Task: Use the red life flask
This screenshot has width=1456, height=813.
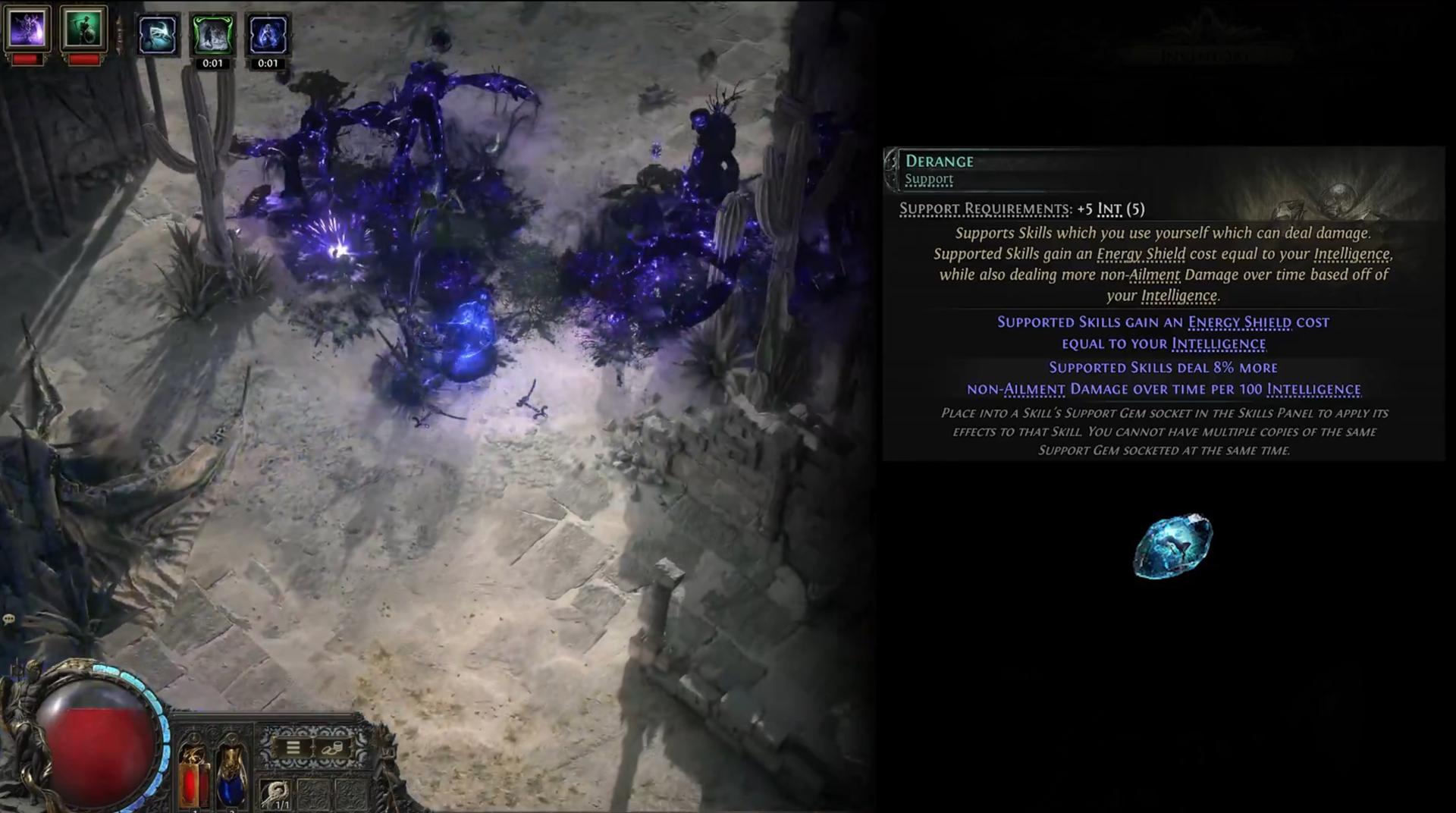Action: (193, 774)
